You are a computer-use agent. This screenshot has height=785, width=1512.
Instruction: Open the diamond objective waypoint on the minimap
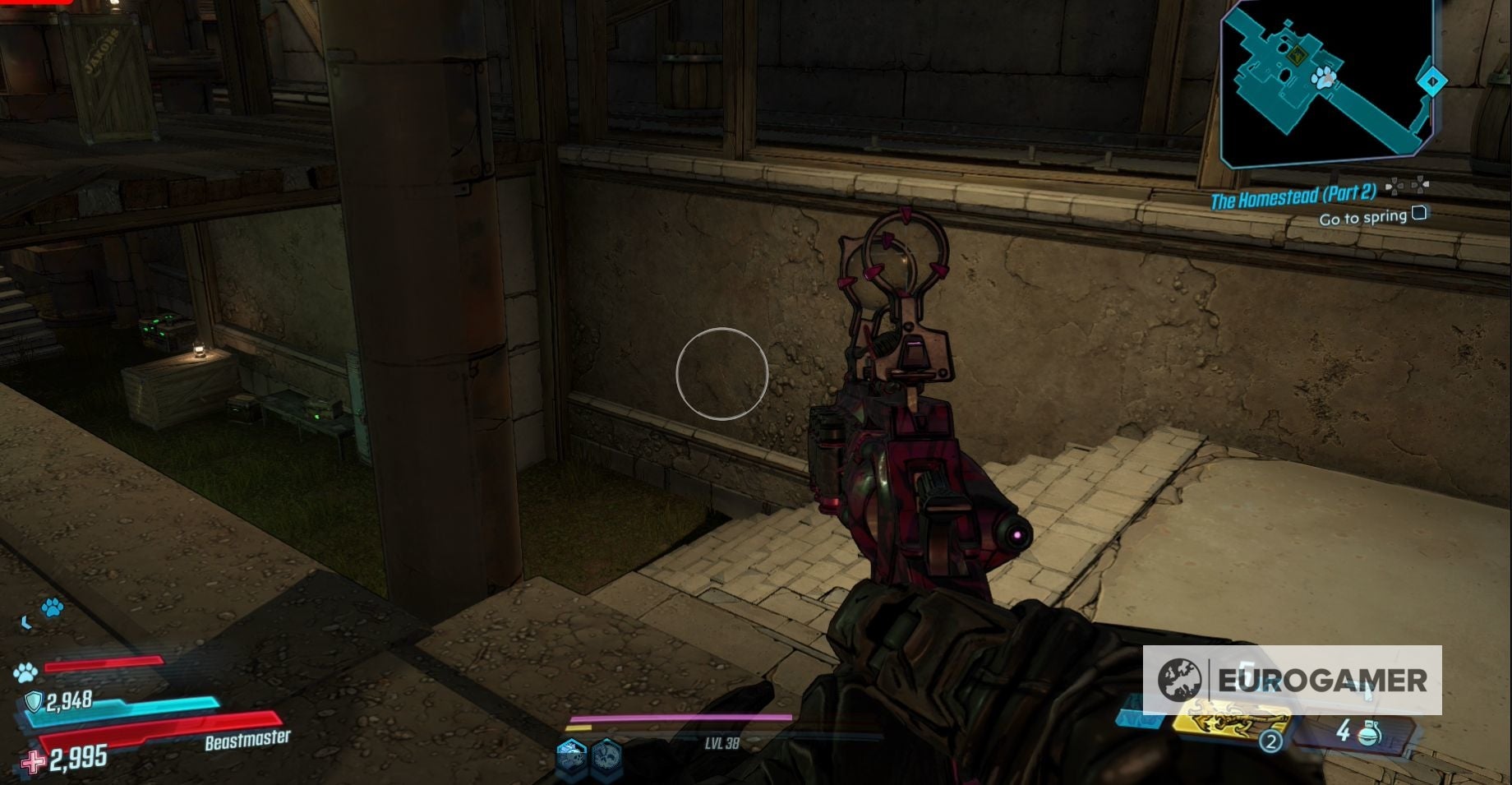1431,81
